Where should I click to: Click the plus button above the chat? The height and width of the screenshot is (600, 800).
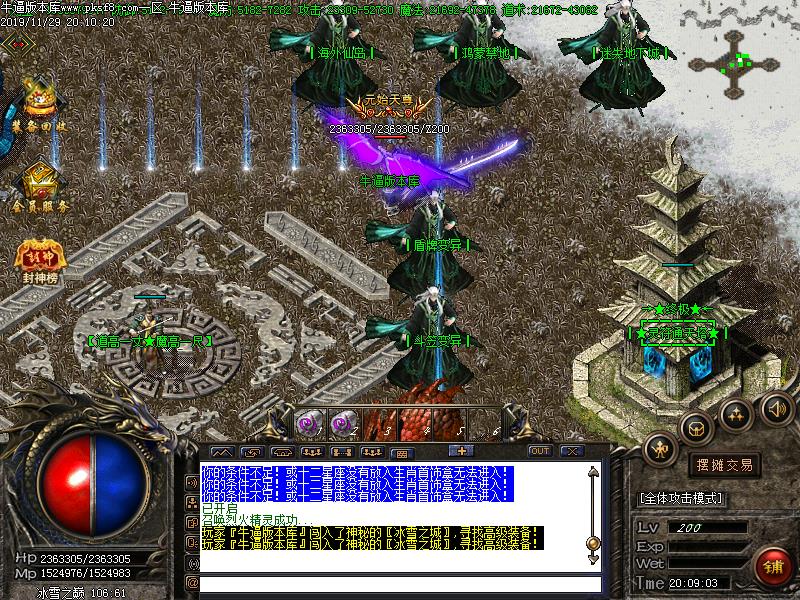pyautogui.click(x=462, y=452)
